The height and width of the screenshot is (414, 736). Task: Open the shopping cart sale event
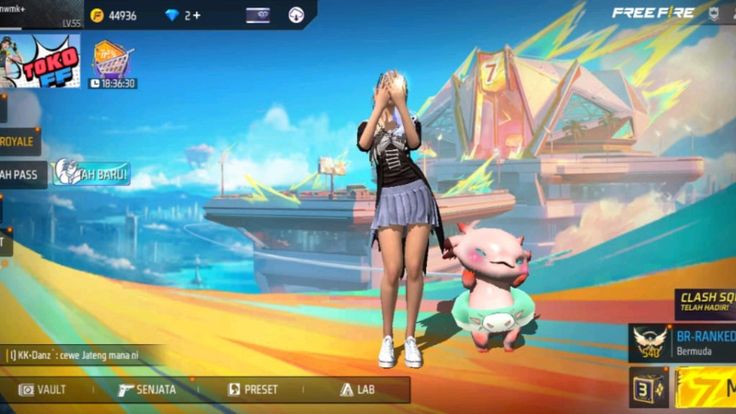(x=113, y=62)
